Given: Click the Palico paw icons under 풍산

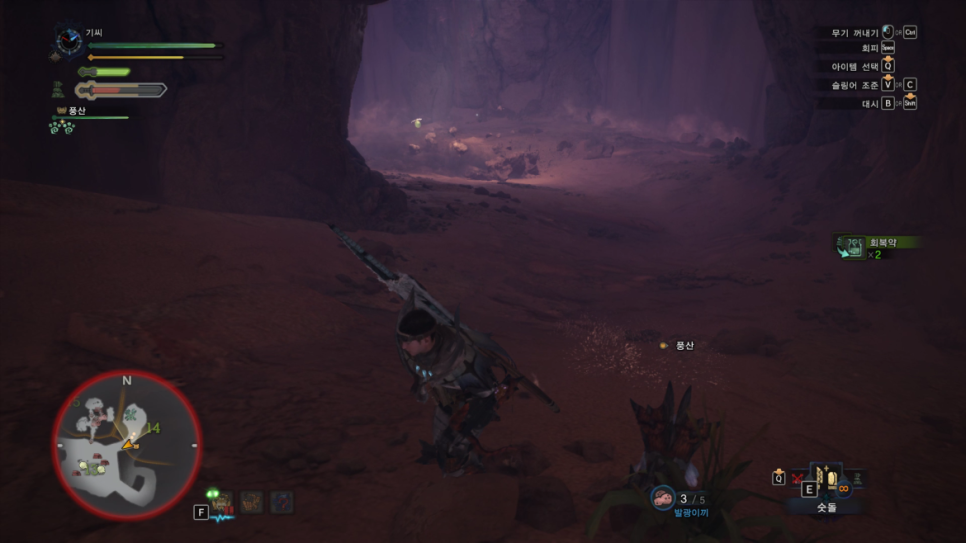Looking at the screenshot, I should pyautogui.click(x=63, y=127).
